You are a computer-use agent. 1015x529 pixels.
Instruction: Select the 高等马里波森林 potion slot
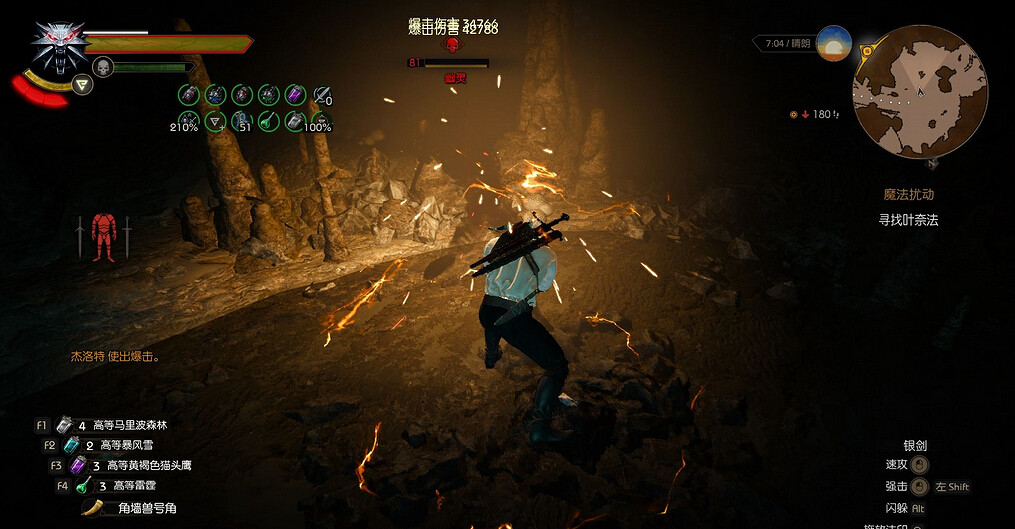[66, 425]
